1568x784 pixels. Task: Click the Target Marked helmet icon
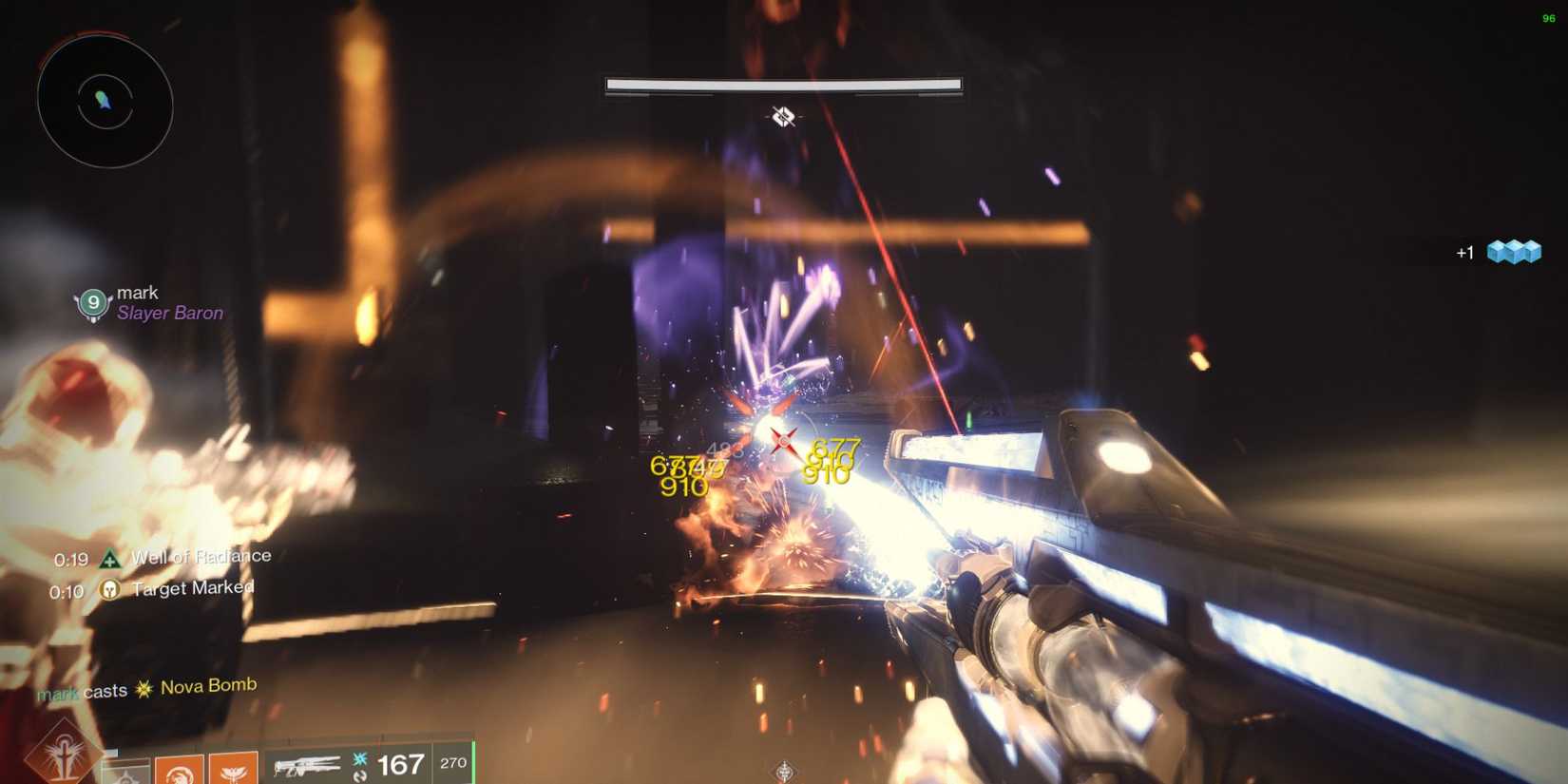click(x=109, y=590)
